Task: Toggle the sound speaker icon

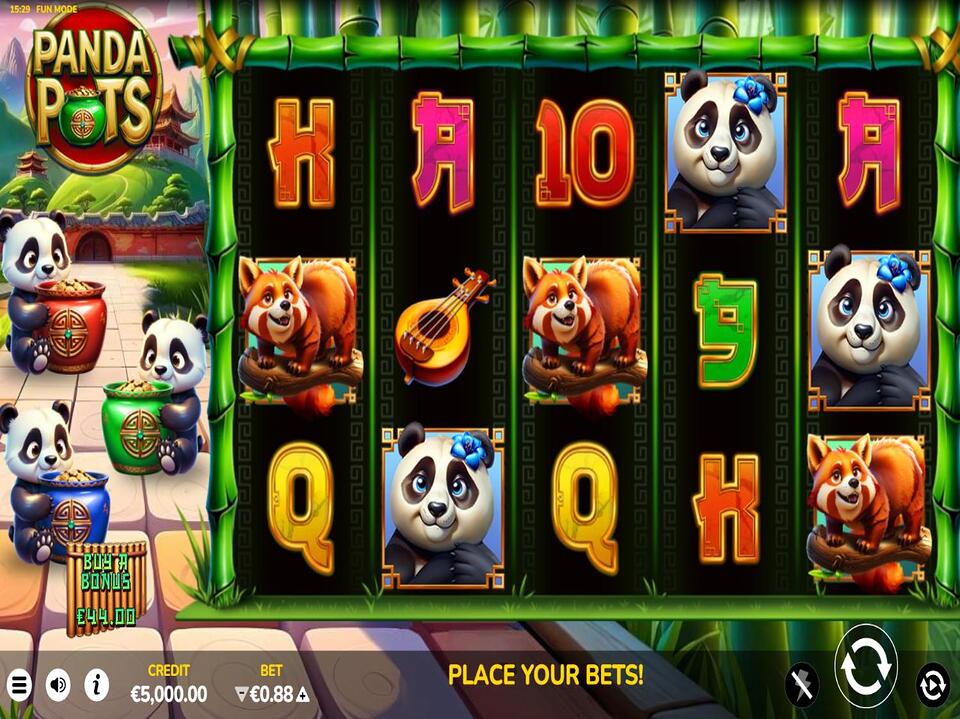Action: click(58, 685)
